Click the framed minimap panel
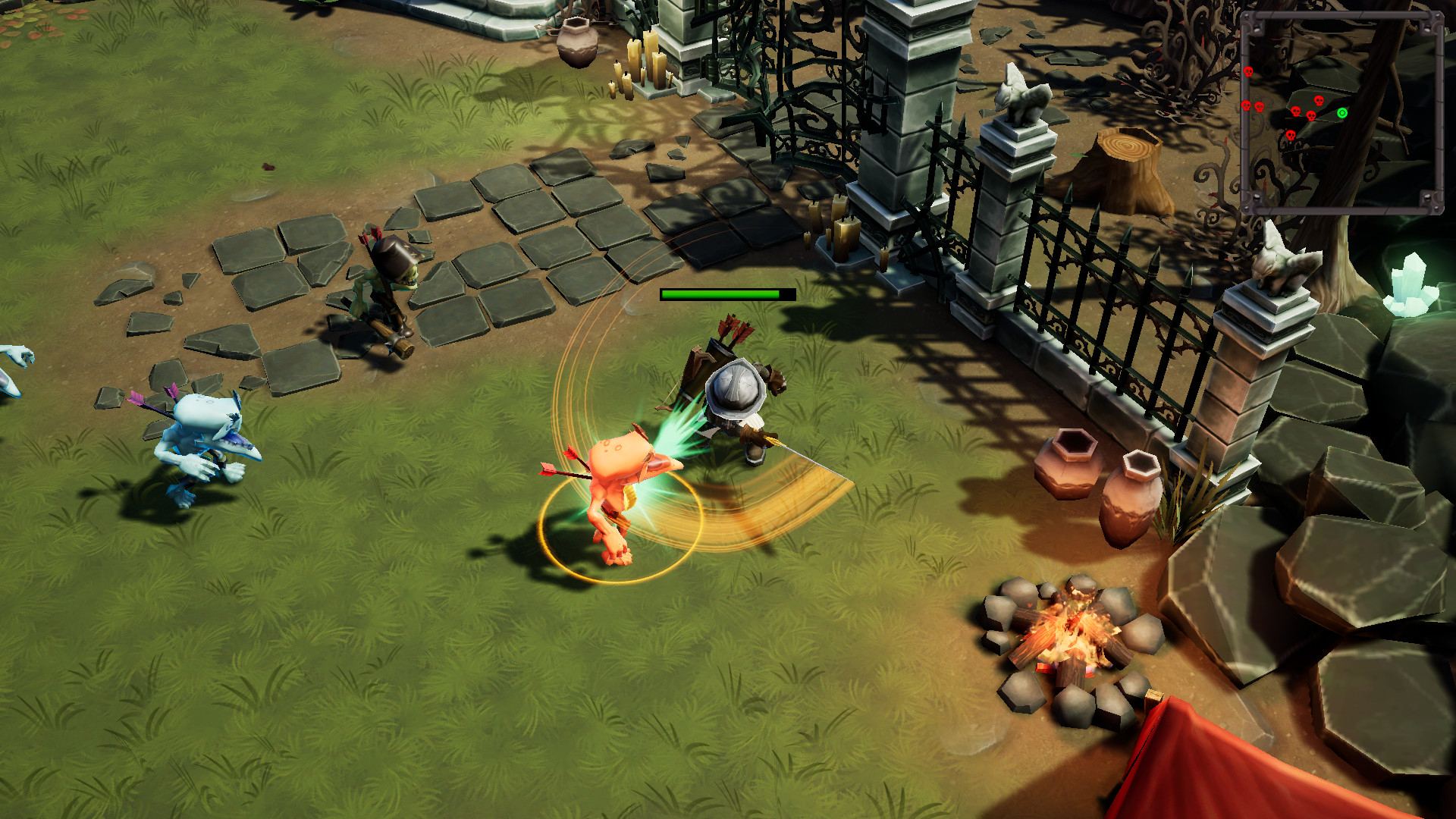1456x819 pixels. (x=1341, y=114)
